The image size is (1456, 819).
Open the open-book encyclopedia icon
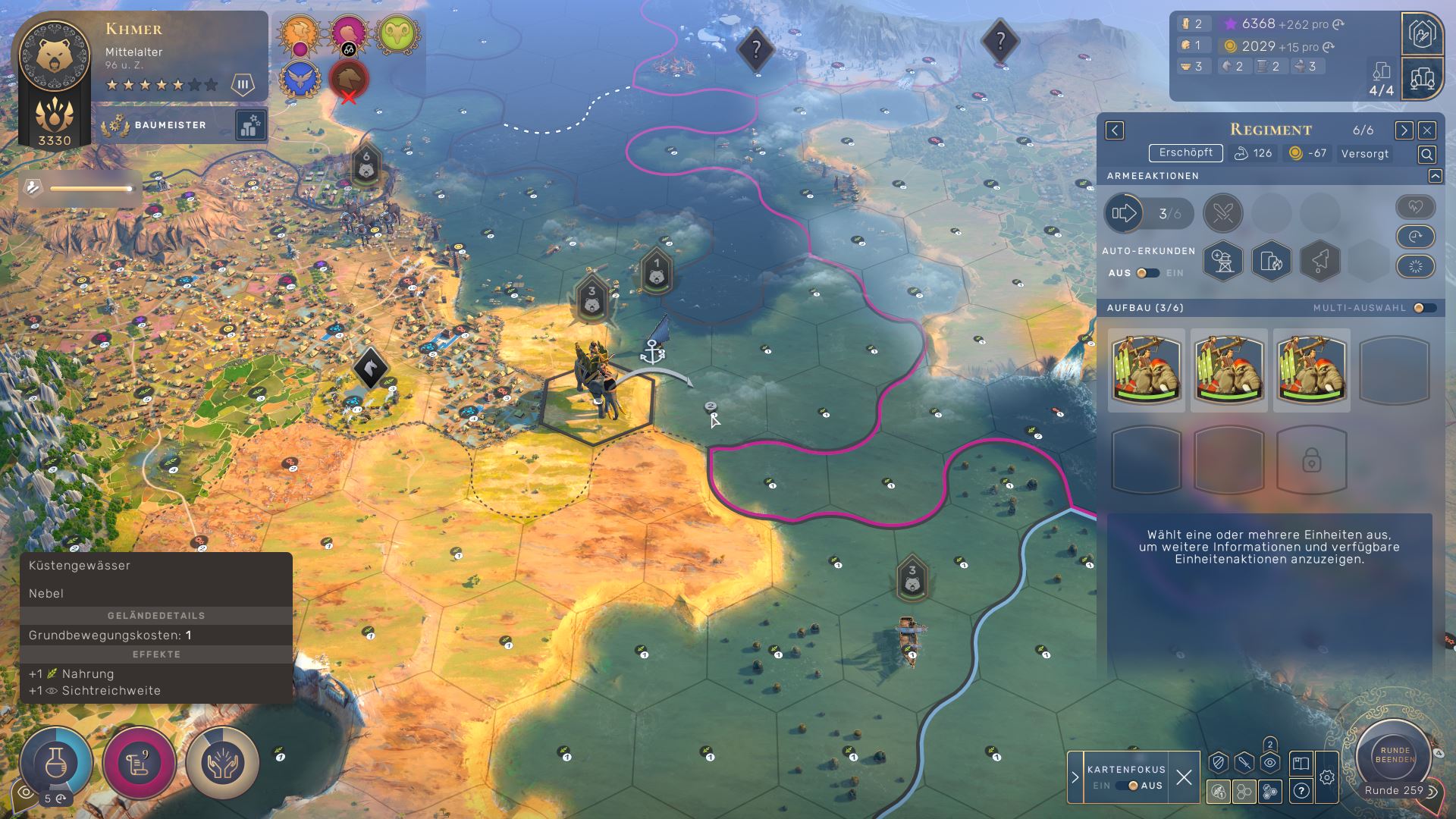click(x=1301, y=764)
